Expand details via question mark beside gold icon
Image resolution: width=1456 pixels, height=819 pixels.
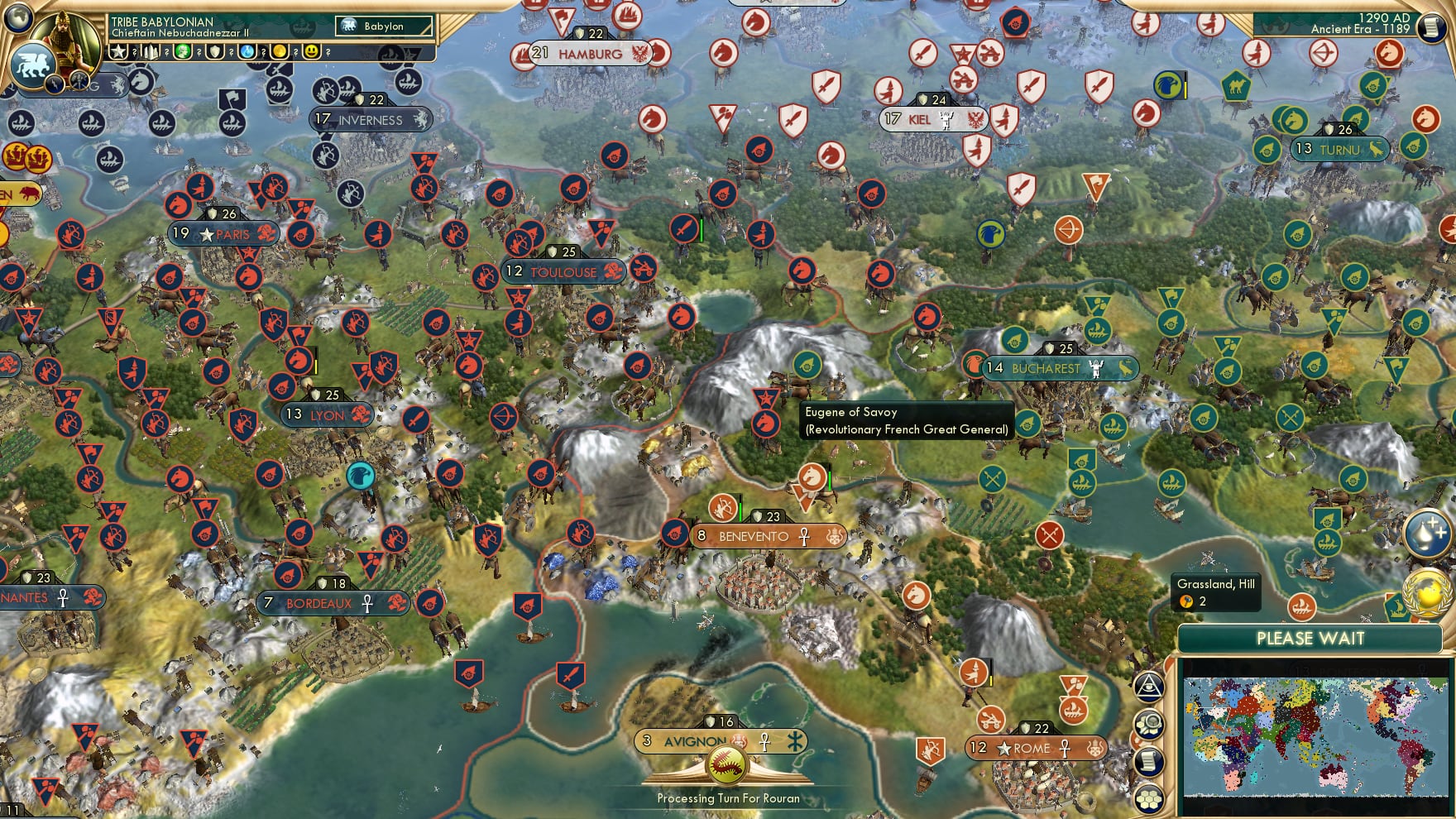click(295, 52)
